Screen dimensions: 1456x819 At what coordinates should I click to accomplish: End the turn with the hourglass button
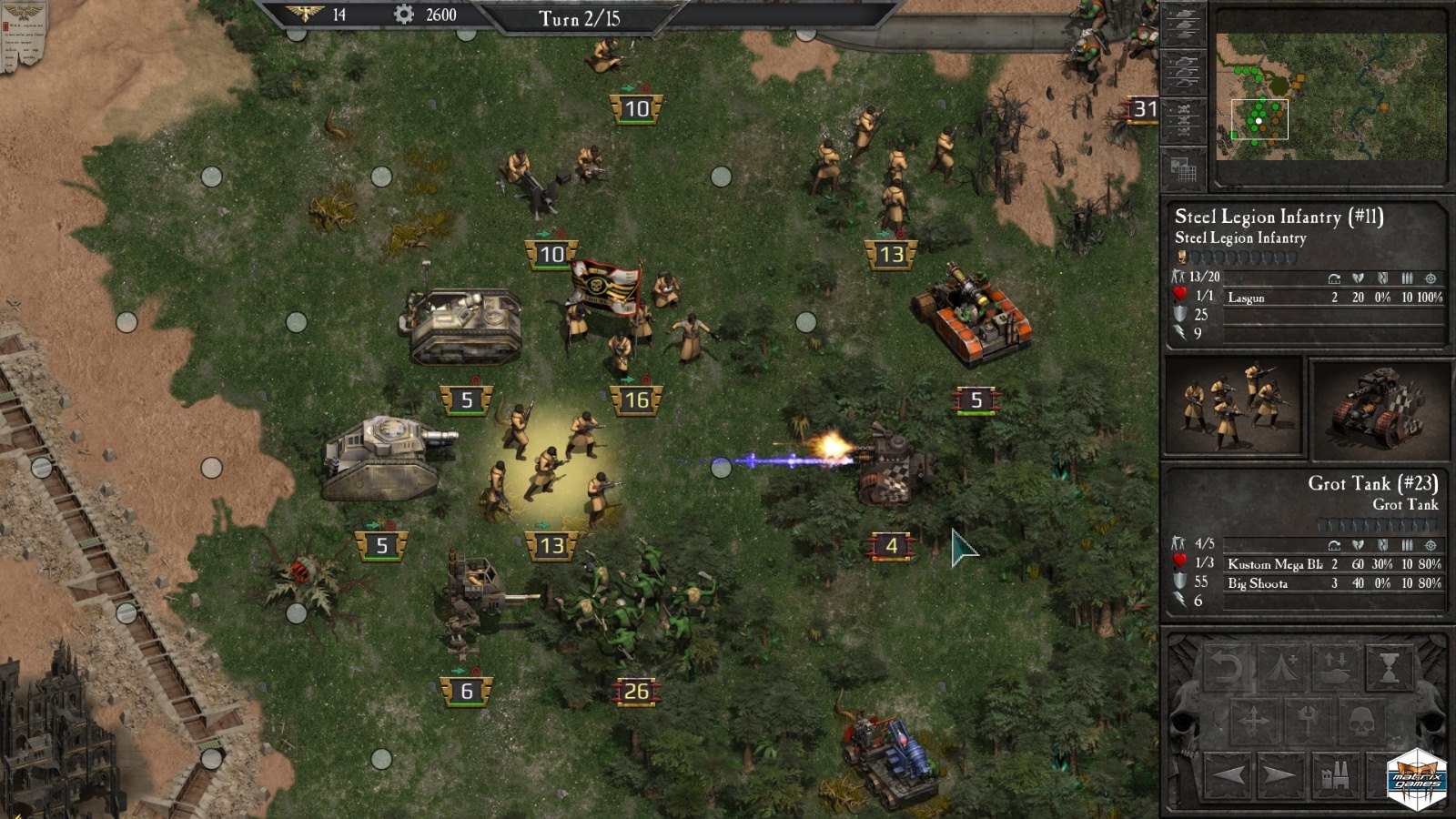pyautogui.click(x=1390, y=669)
